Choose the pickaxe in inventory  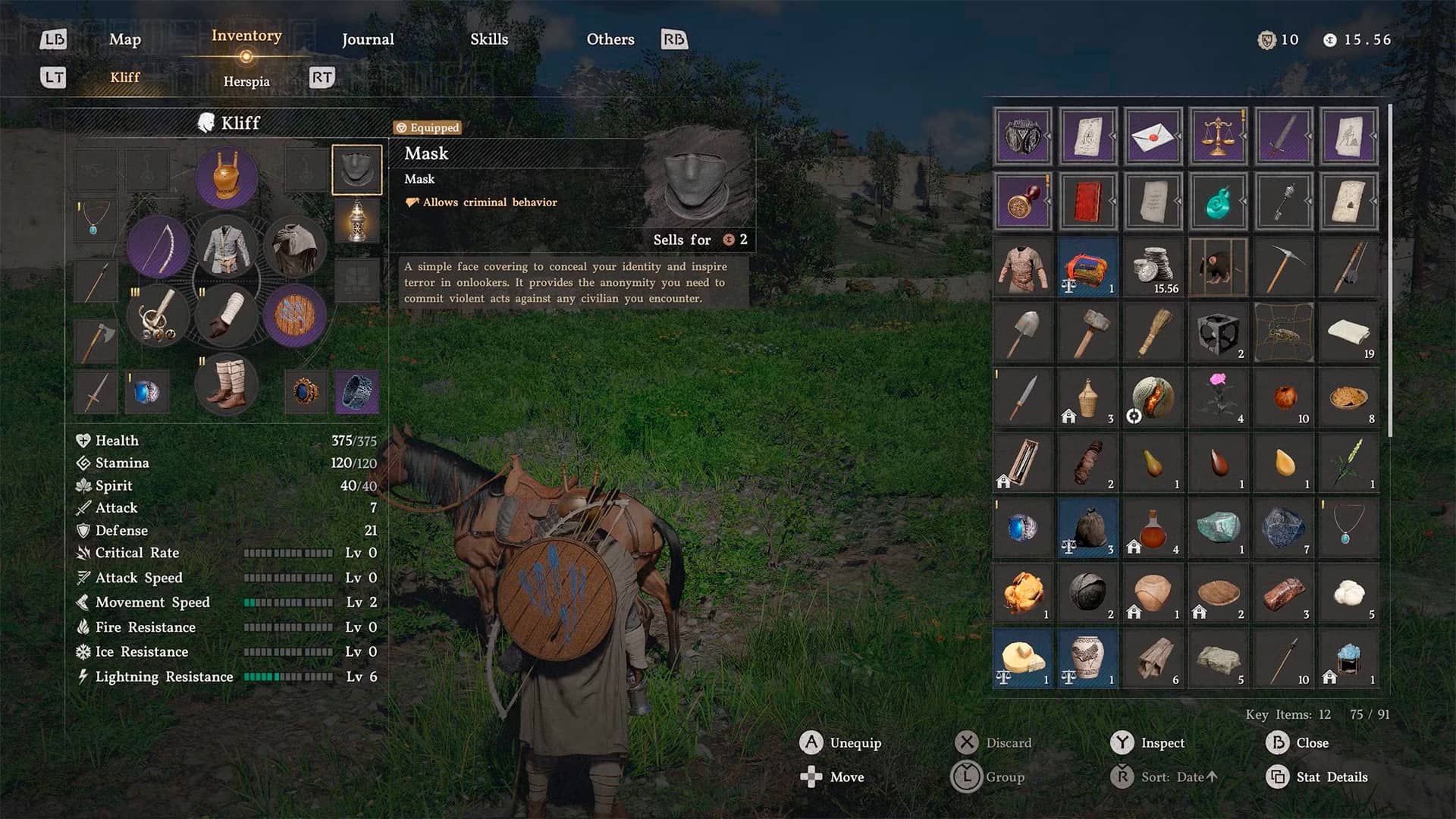click(x=1283, y=267)
